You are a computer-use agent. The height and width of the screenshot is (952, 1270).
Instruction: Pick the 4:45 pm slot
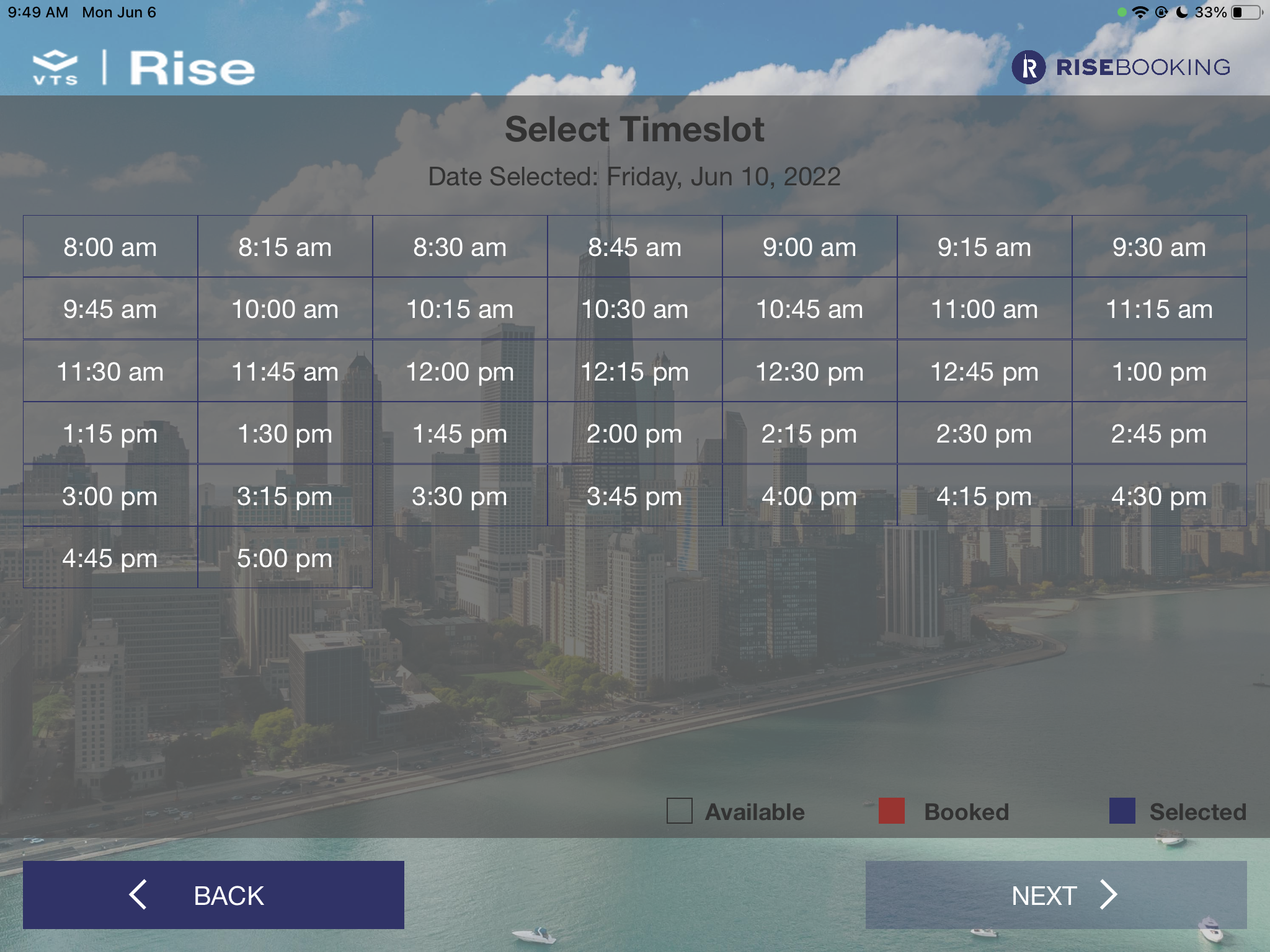[x=110, y=558]
